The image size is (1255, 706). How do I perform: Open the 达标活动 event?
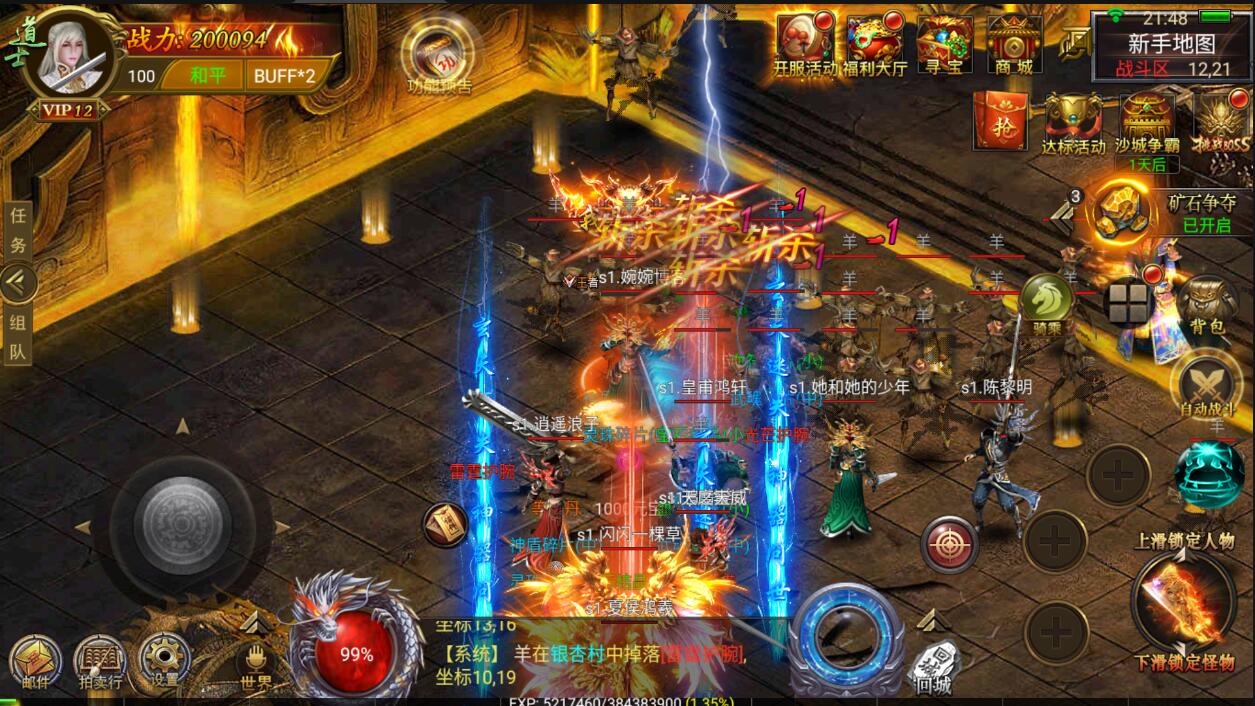pyautogui.click(x=1073, y=124)
